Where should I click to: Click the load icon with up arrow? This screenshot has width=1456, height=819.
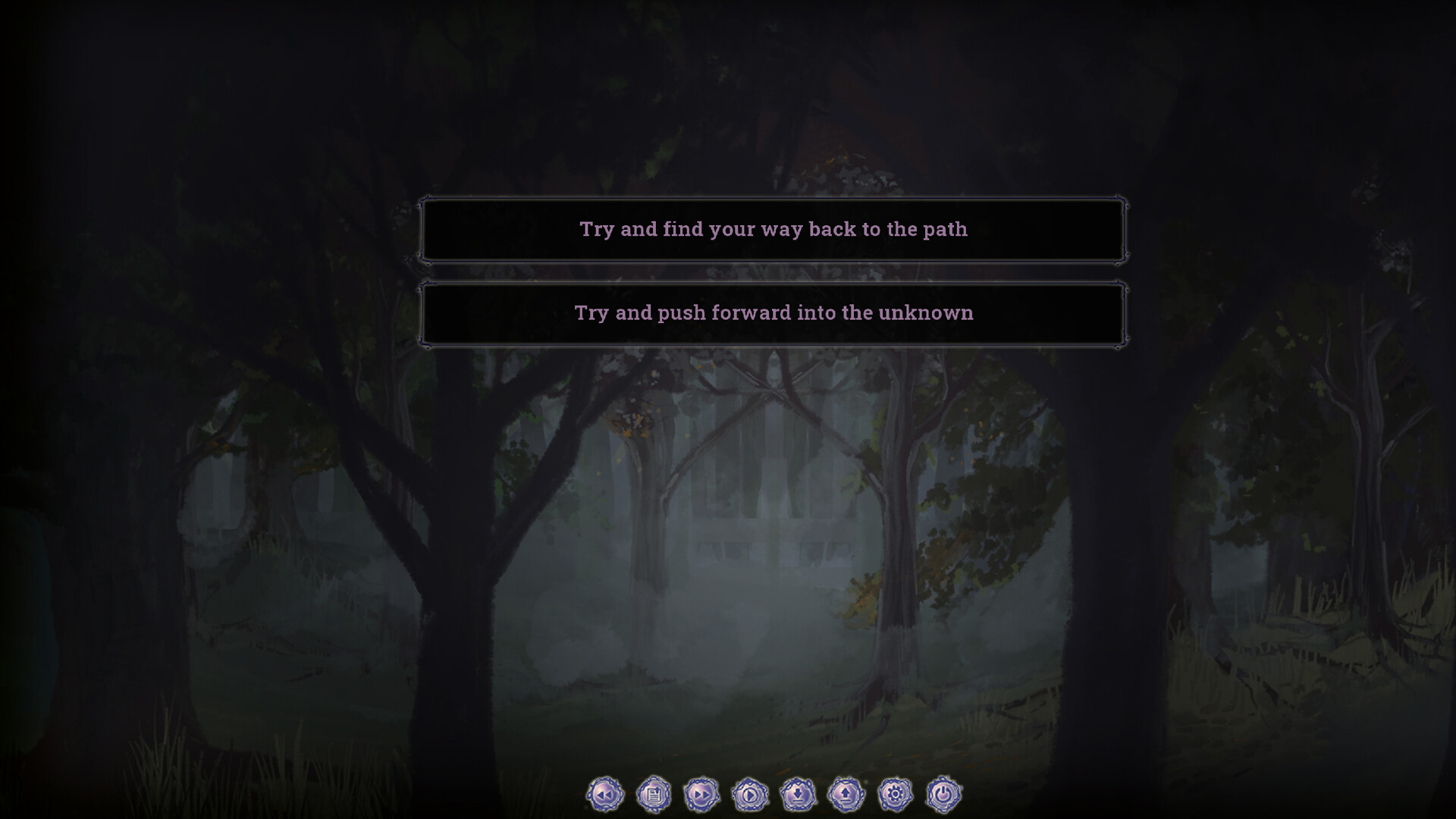pos(847,794)
